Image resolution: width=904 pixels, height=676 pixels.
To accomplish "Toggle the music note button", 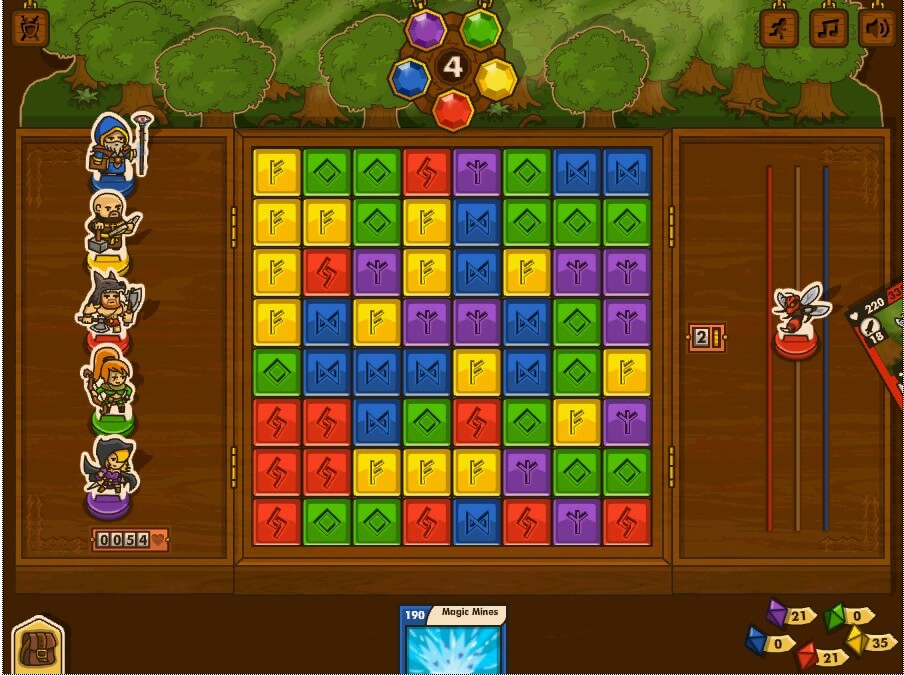I will pos(828,28).
